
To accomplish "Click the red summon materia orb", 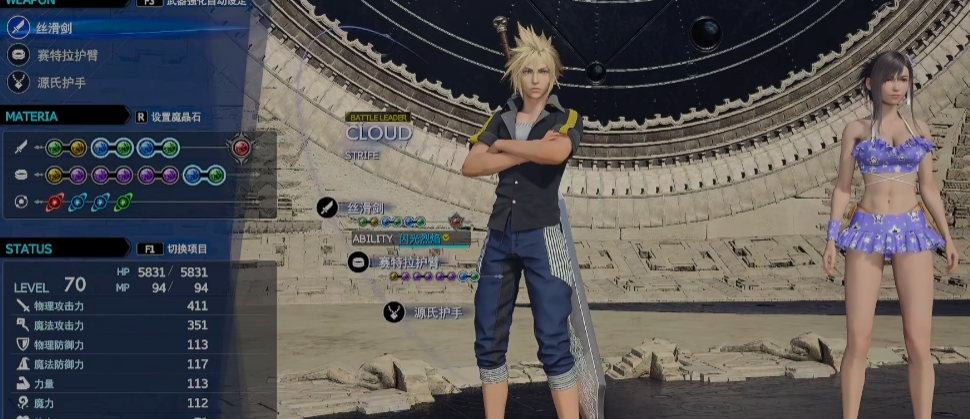I will pos(240,148).
